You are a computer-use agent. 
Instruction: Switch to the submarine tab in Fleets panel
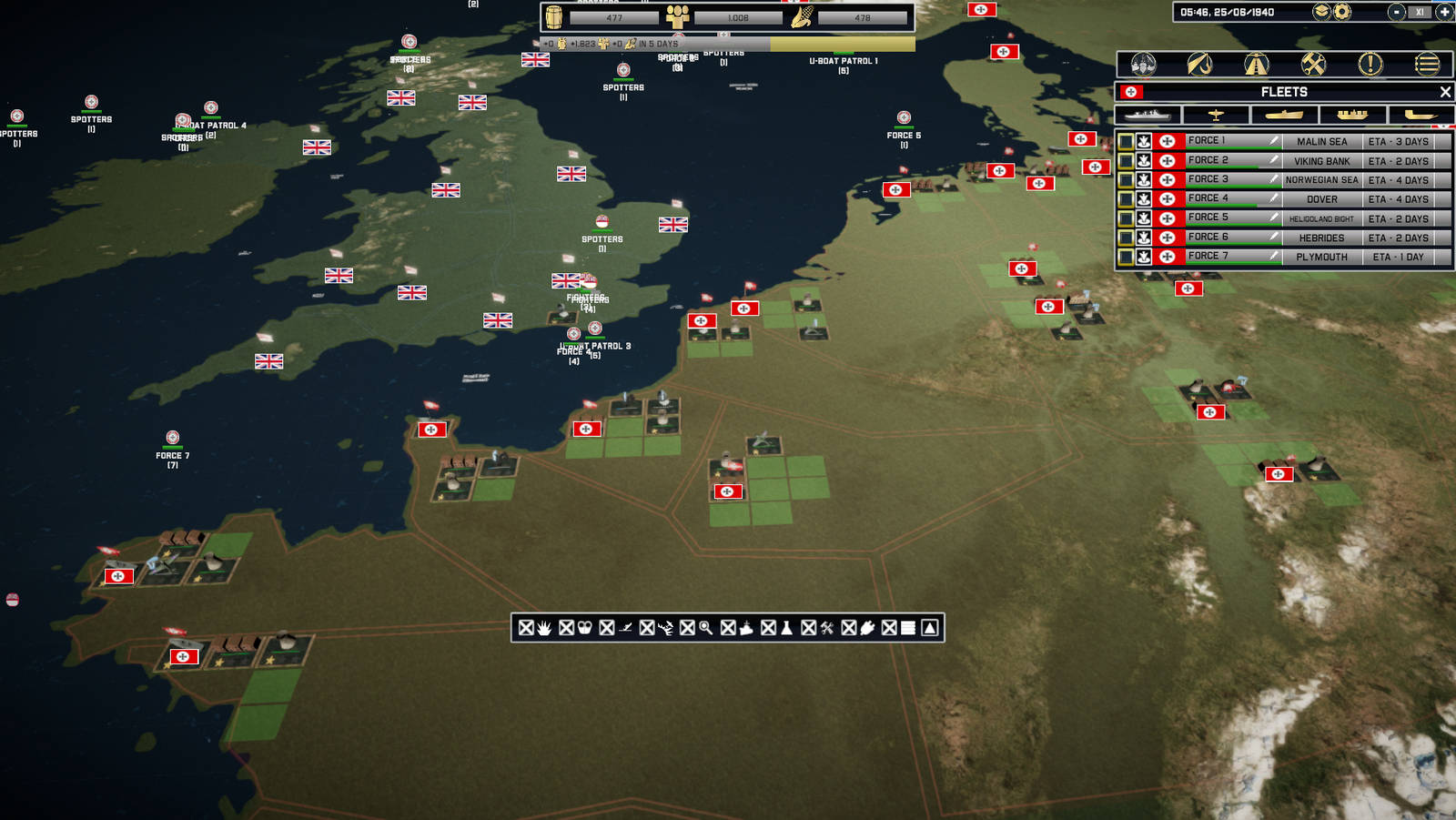click(x=1283, y=115)
